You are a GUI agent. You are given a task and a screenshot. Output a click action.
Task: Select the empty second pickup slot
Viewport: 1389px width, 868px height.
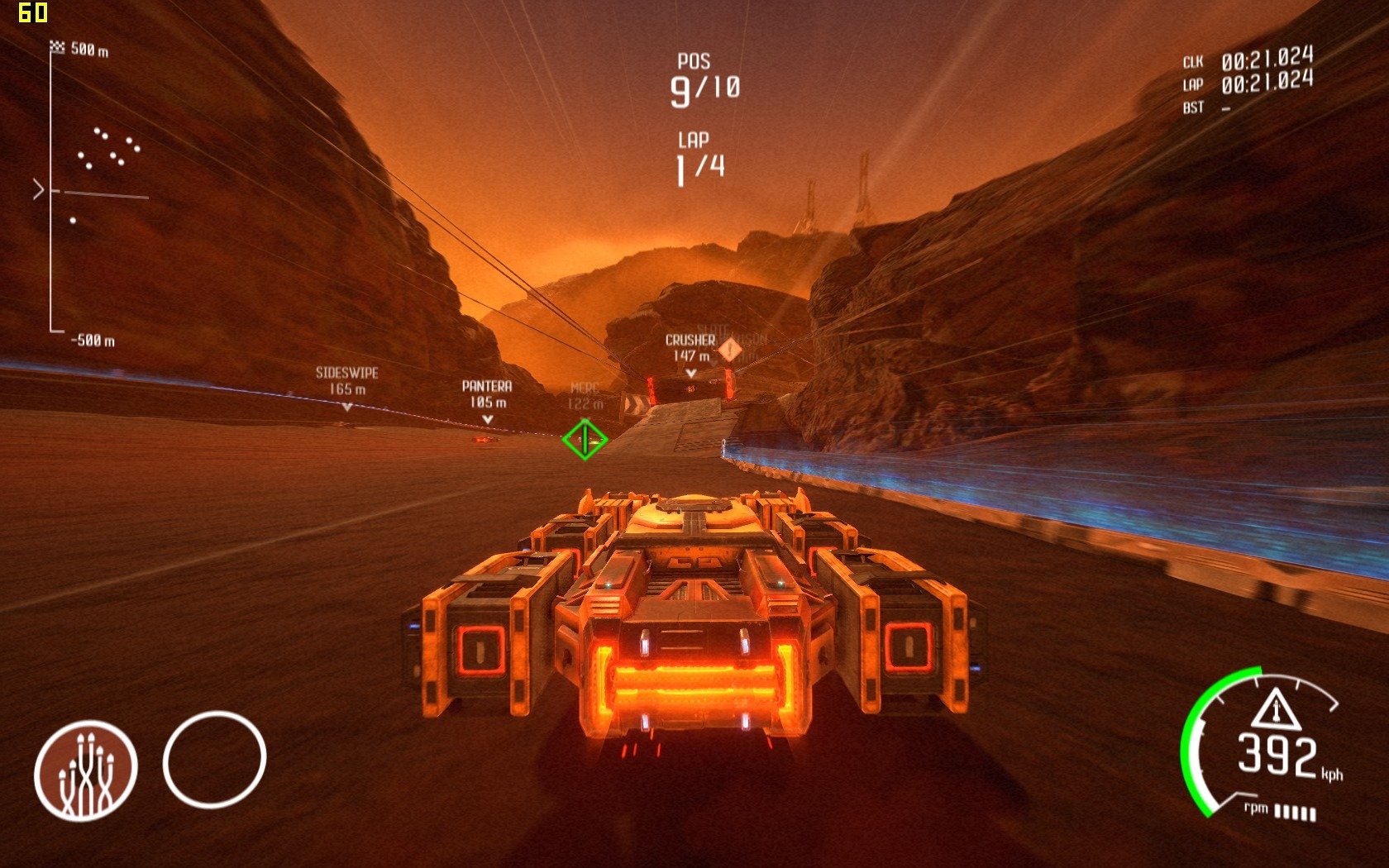(x=214, y=759)
